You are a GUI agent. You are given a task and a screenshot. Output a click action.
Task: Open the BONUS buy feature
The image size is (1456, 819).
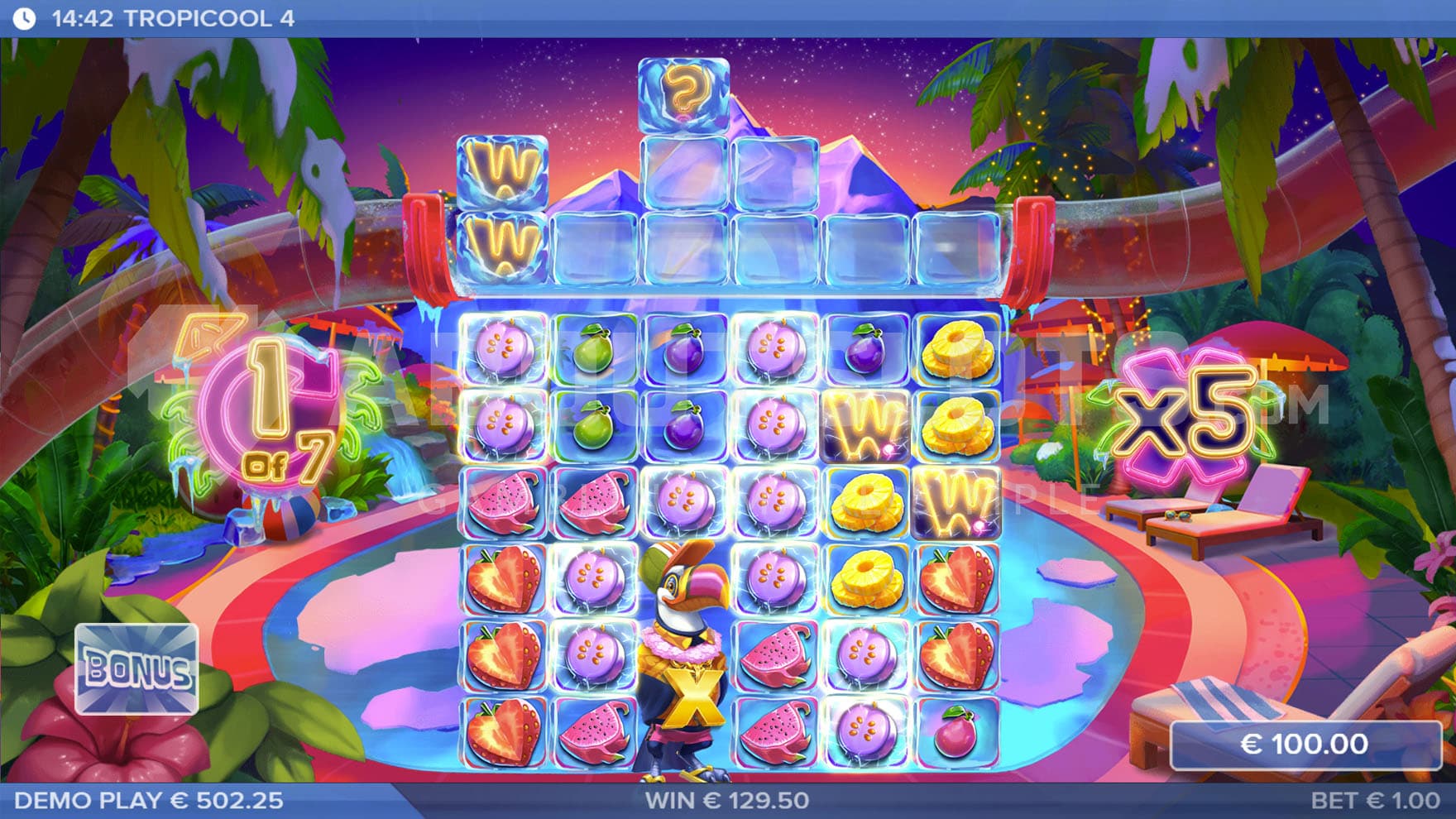(136, 668)
